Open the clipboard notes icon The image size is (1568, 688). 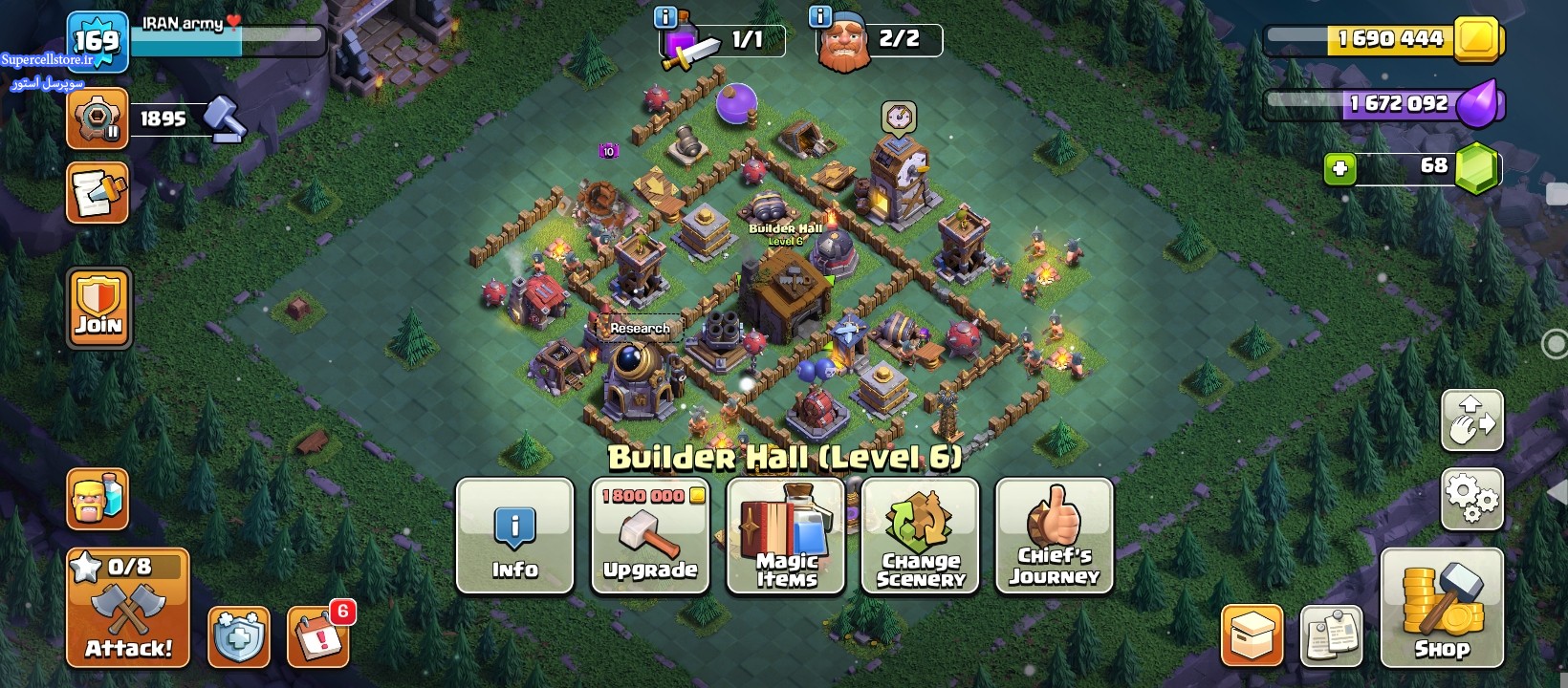click(1331, 635)
